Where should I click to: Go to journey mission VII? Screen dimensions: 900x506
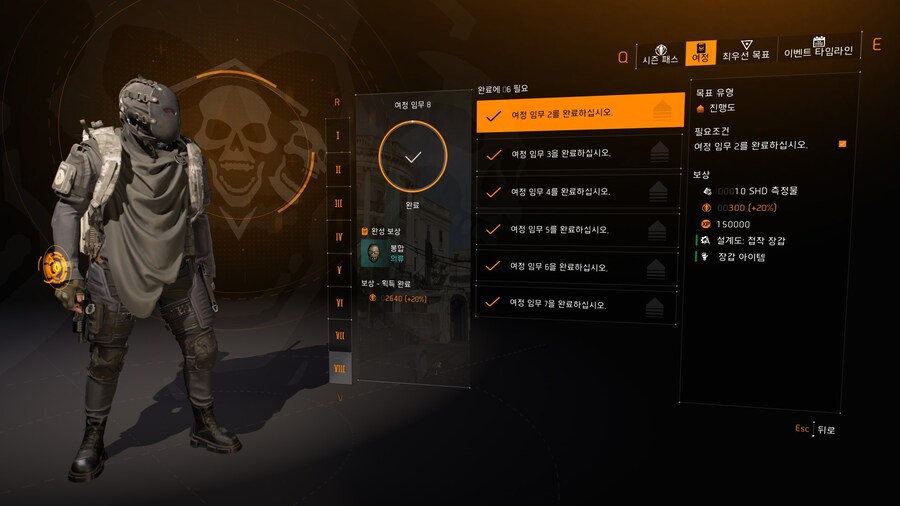tap(339, 336)
